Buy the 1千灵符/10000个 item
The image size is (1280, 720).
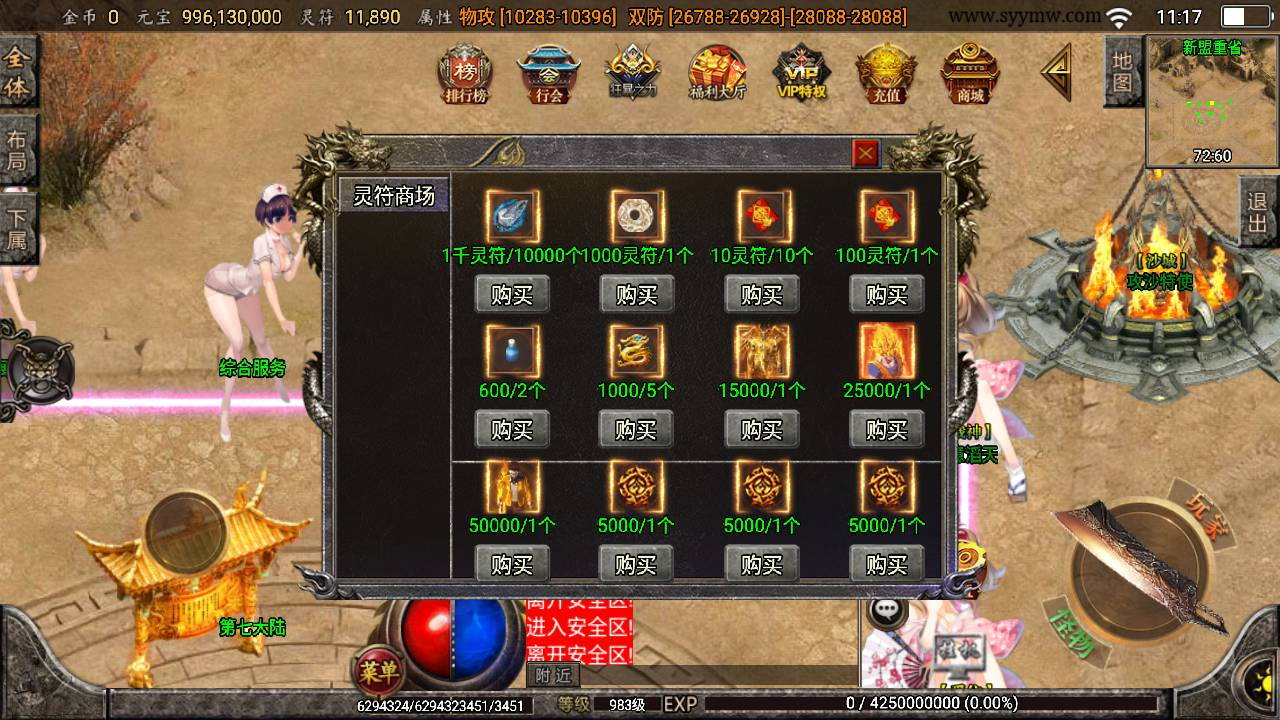(x=512, y=295)
